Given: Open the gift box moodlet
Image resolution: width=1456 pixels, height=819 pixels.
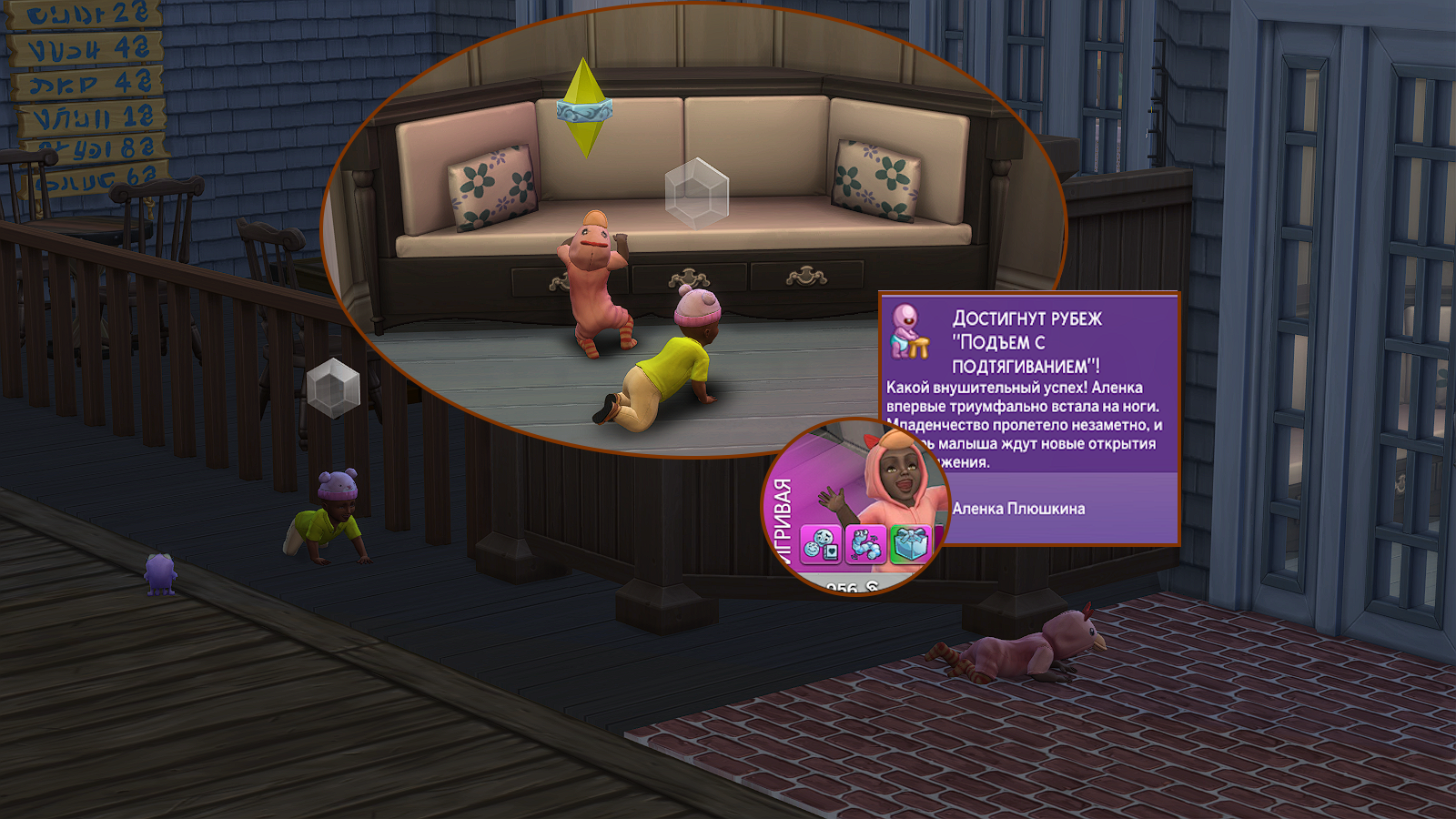Looking at the screenshot, I should coord(908,545).
